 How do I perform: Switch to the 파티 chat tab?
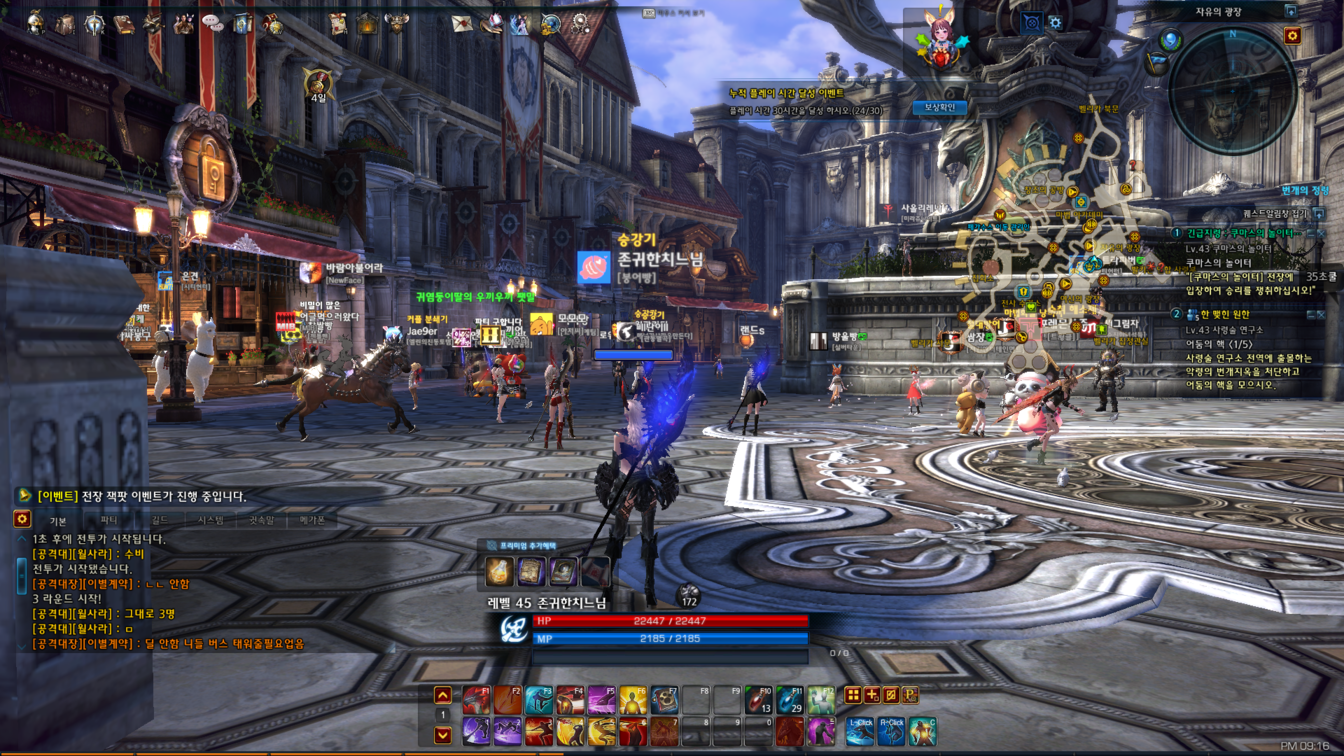click(109, 521)
